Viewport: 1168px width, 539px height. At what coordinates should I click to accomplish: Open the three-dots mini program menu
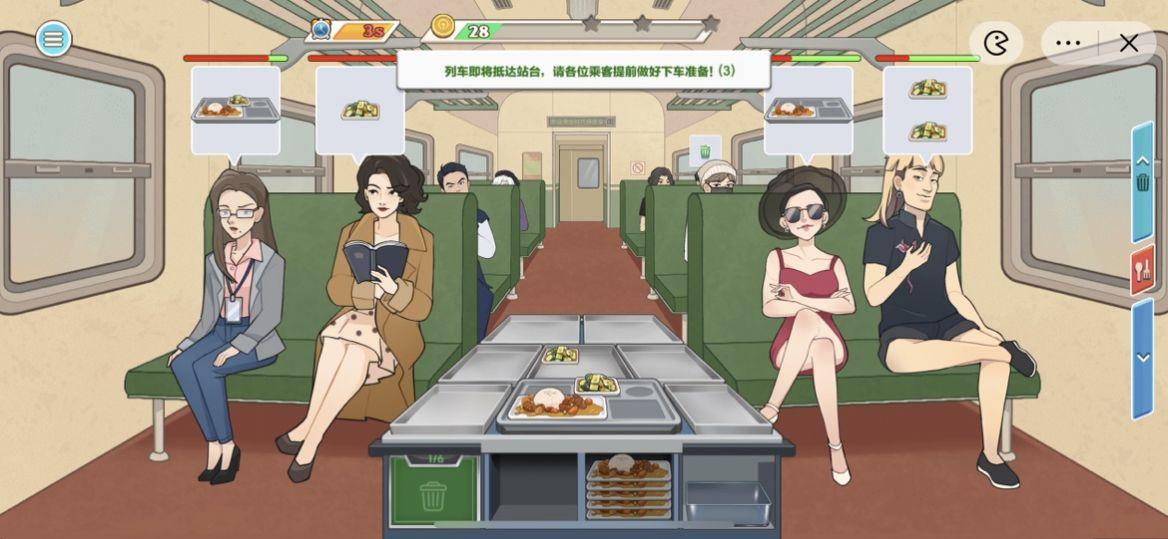click(x=1068, y=43)
